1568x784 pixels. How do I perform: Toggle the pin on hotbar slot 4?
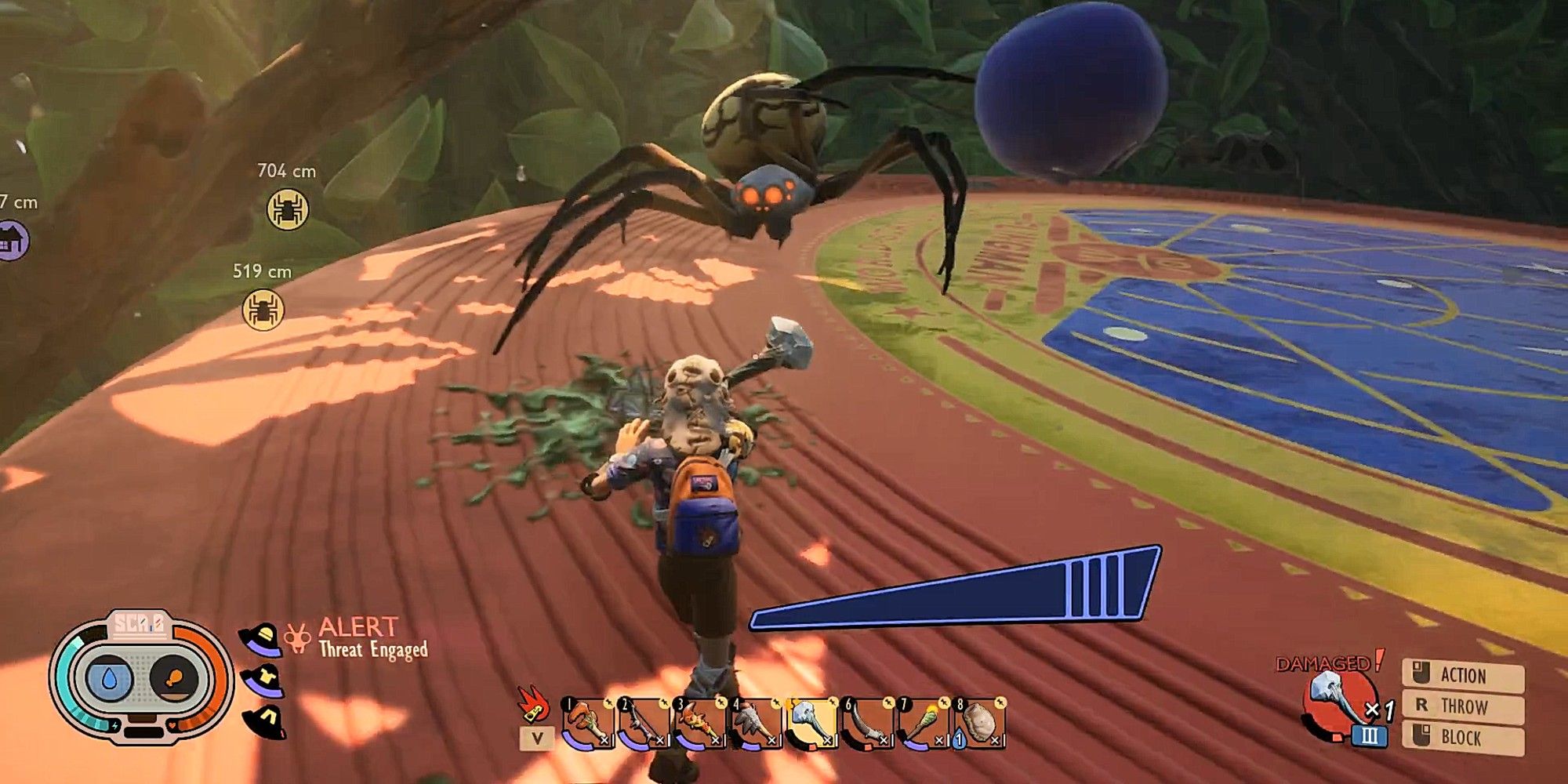(778, 702)
